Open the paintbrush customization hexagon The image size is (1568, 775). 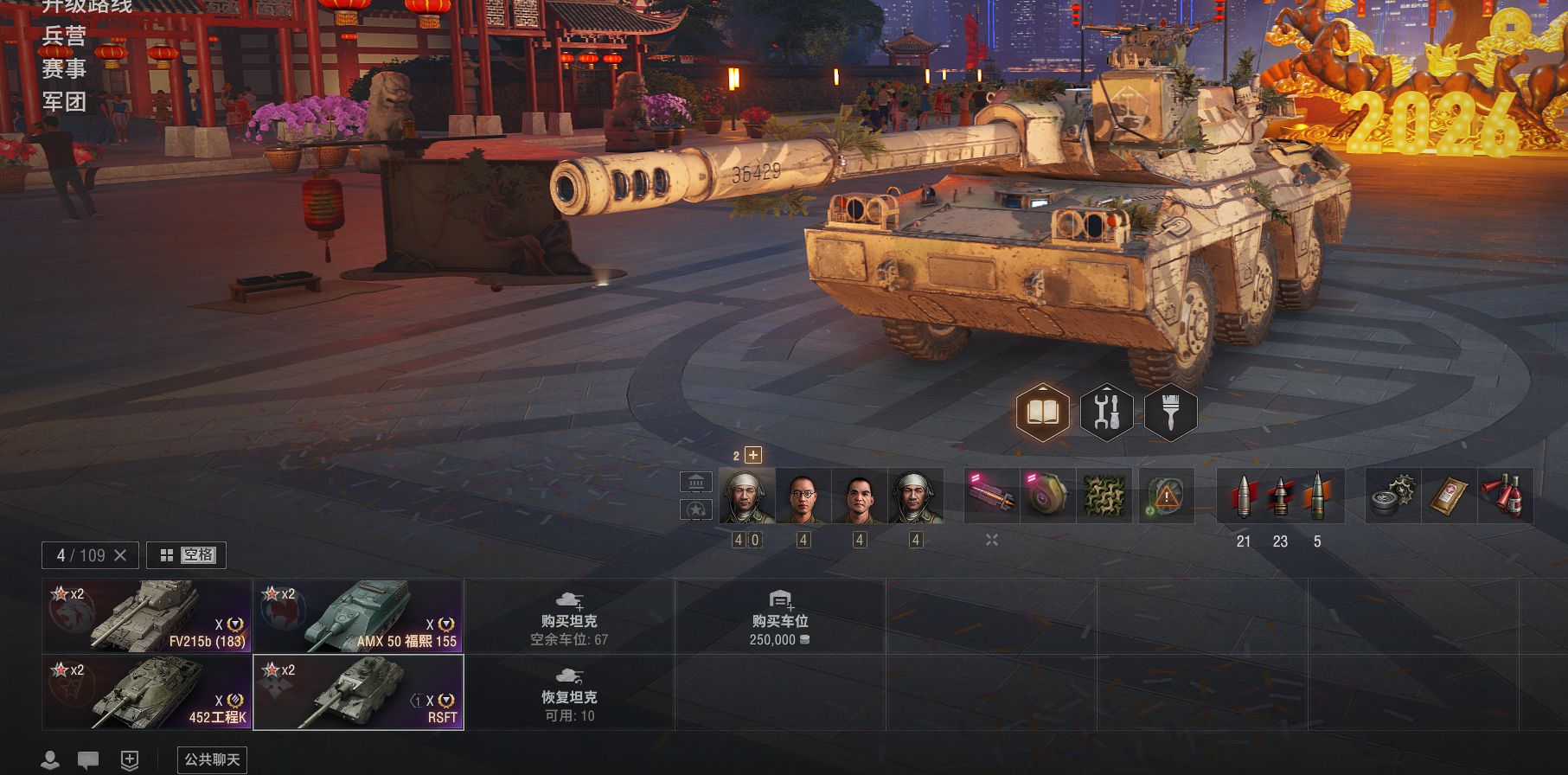[1170, 413]
